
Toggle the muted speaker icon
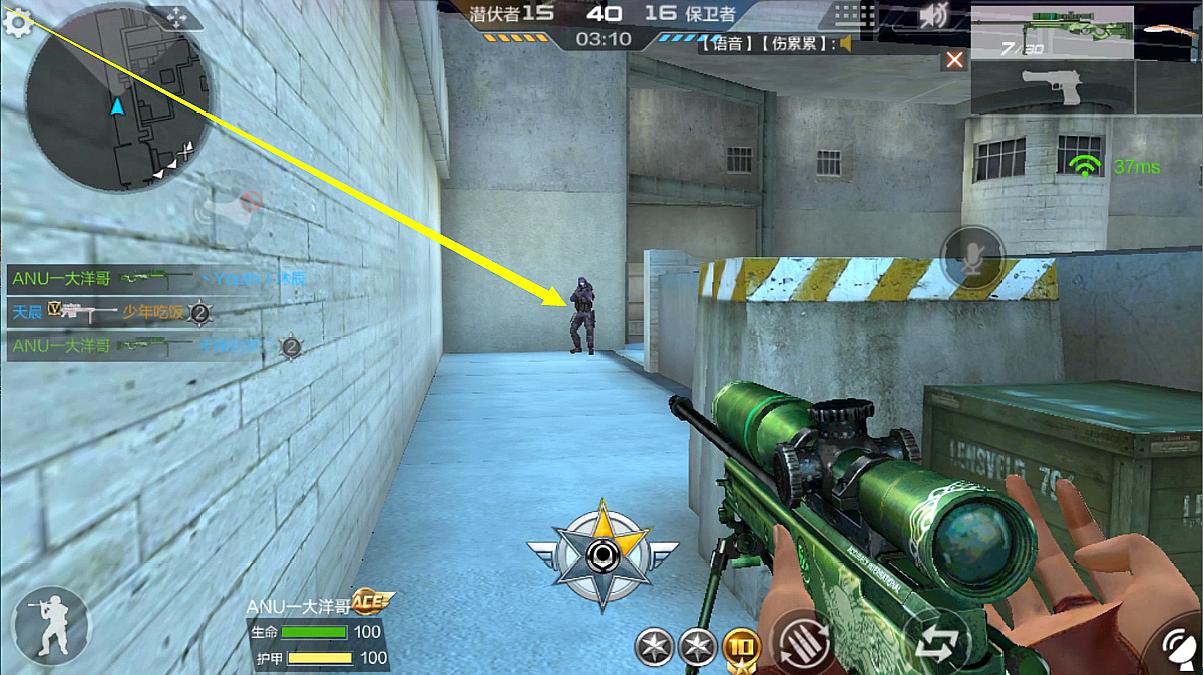934,16
